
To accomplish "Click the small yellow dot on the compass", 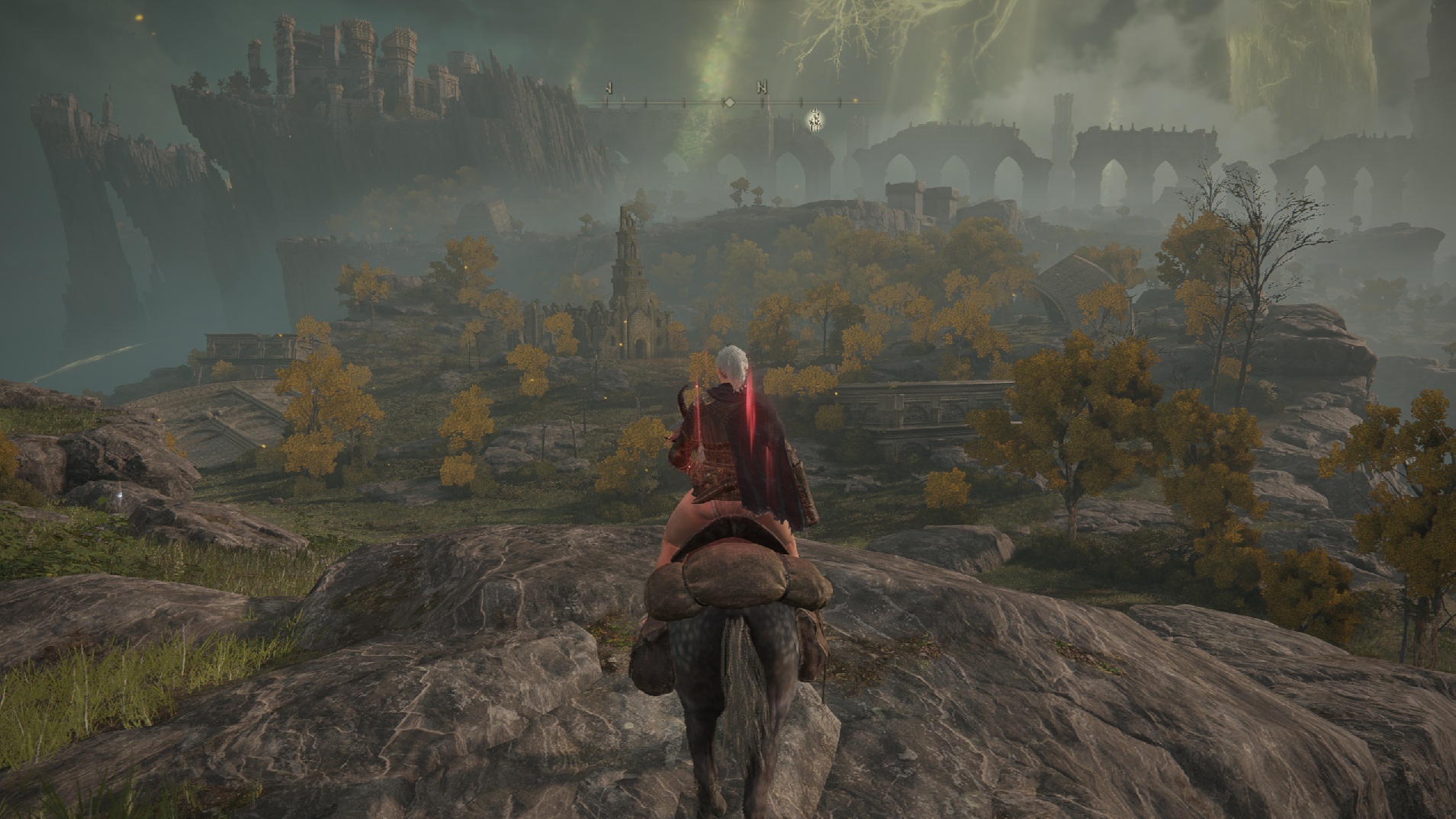I will [x=855, y=101].
